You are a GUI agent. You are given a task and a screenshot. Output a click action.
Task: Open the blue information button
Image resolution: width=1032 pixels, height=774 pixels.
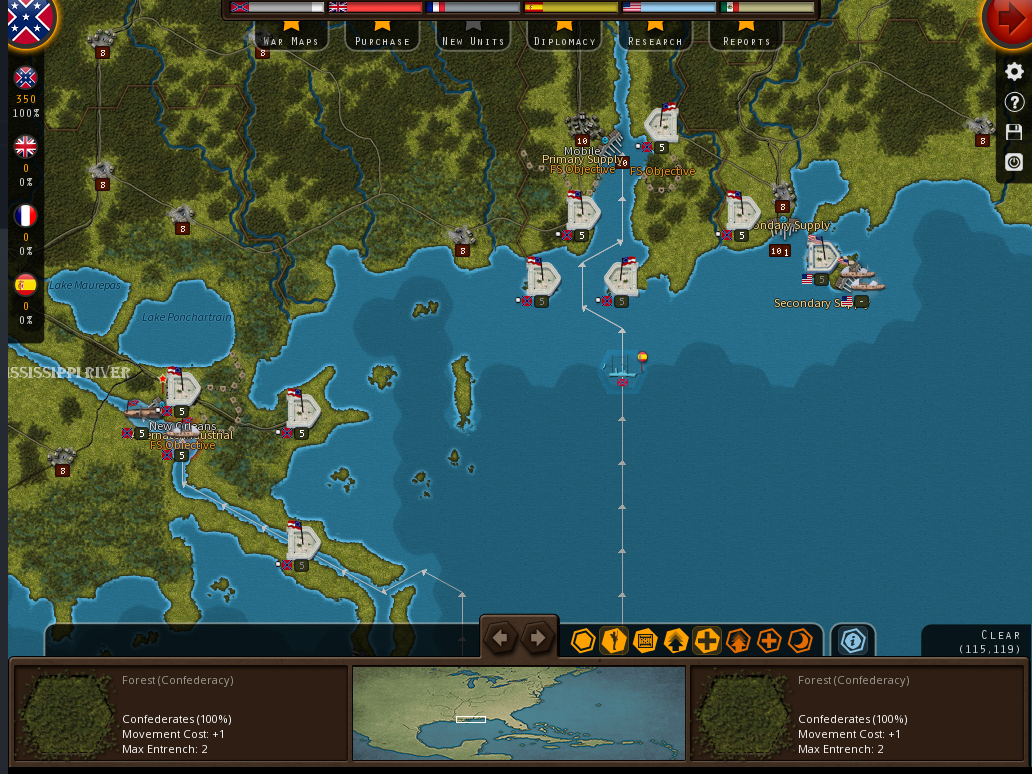852,641
